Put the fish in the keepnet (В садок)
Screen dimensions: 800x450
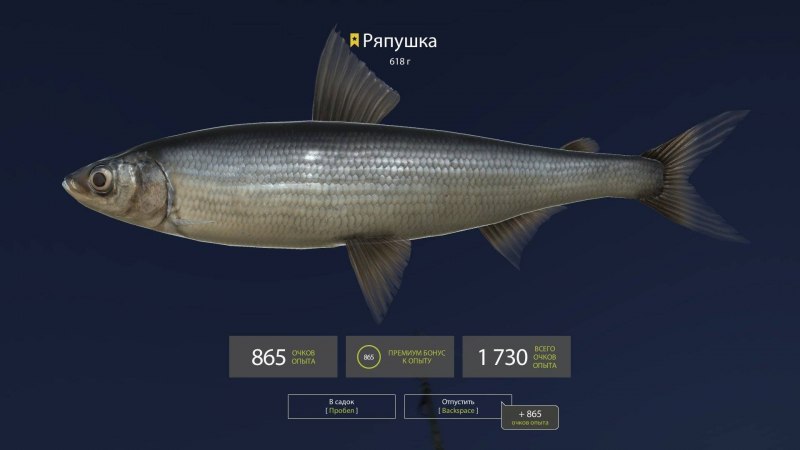click(x=341, y=406)
